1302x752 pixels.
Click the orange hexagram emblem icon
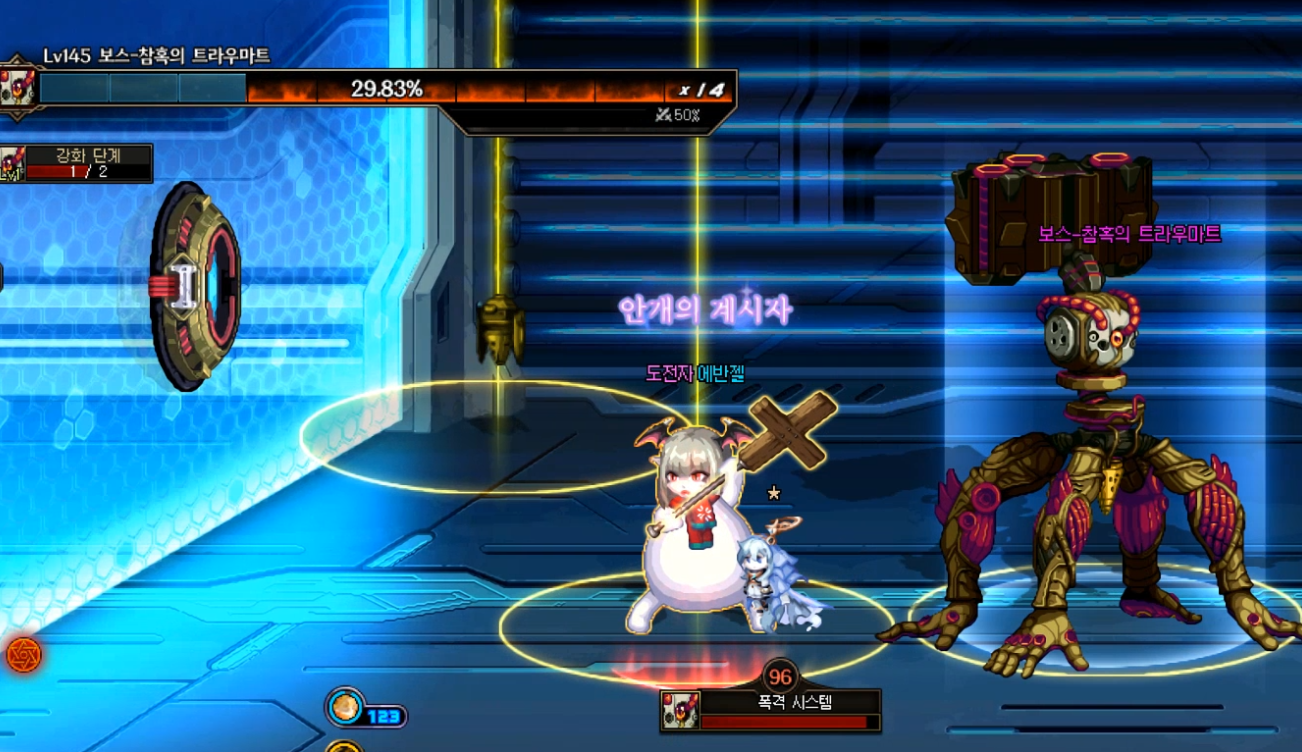(22, 655)
